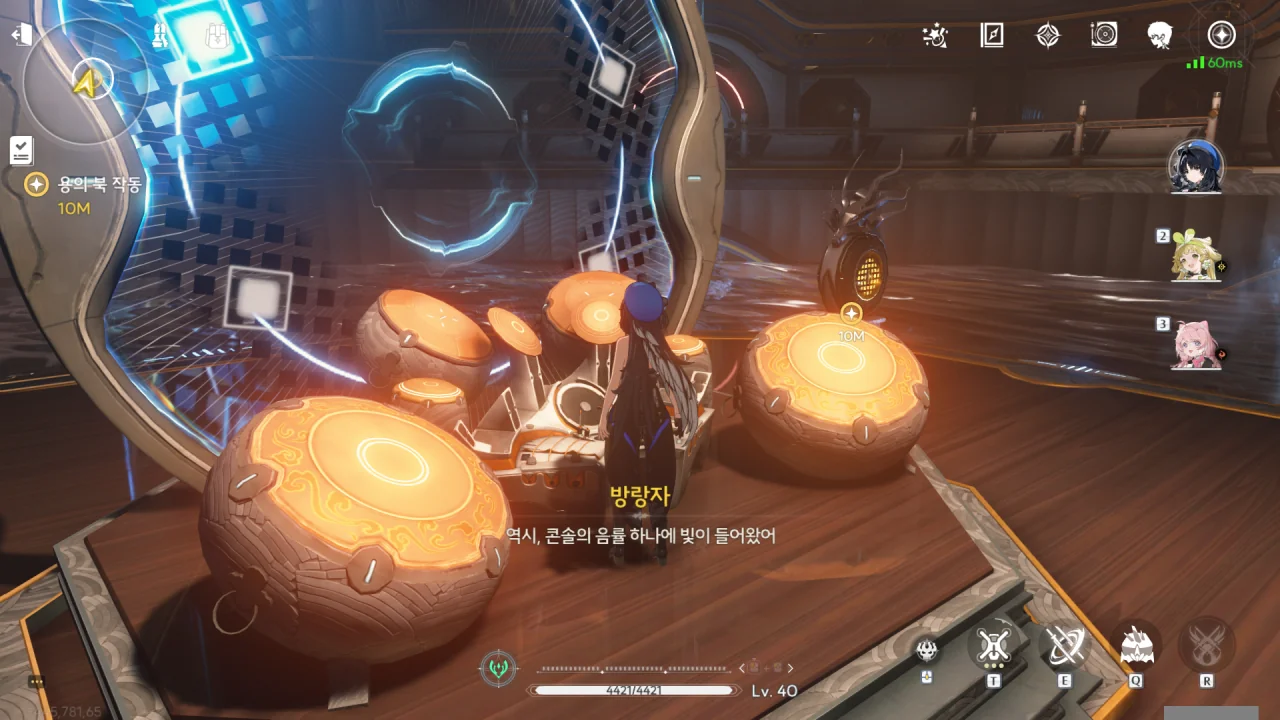Open the four-point star convene icon

1047,36
